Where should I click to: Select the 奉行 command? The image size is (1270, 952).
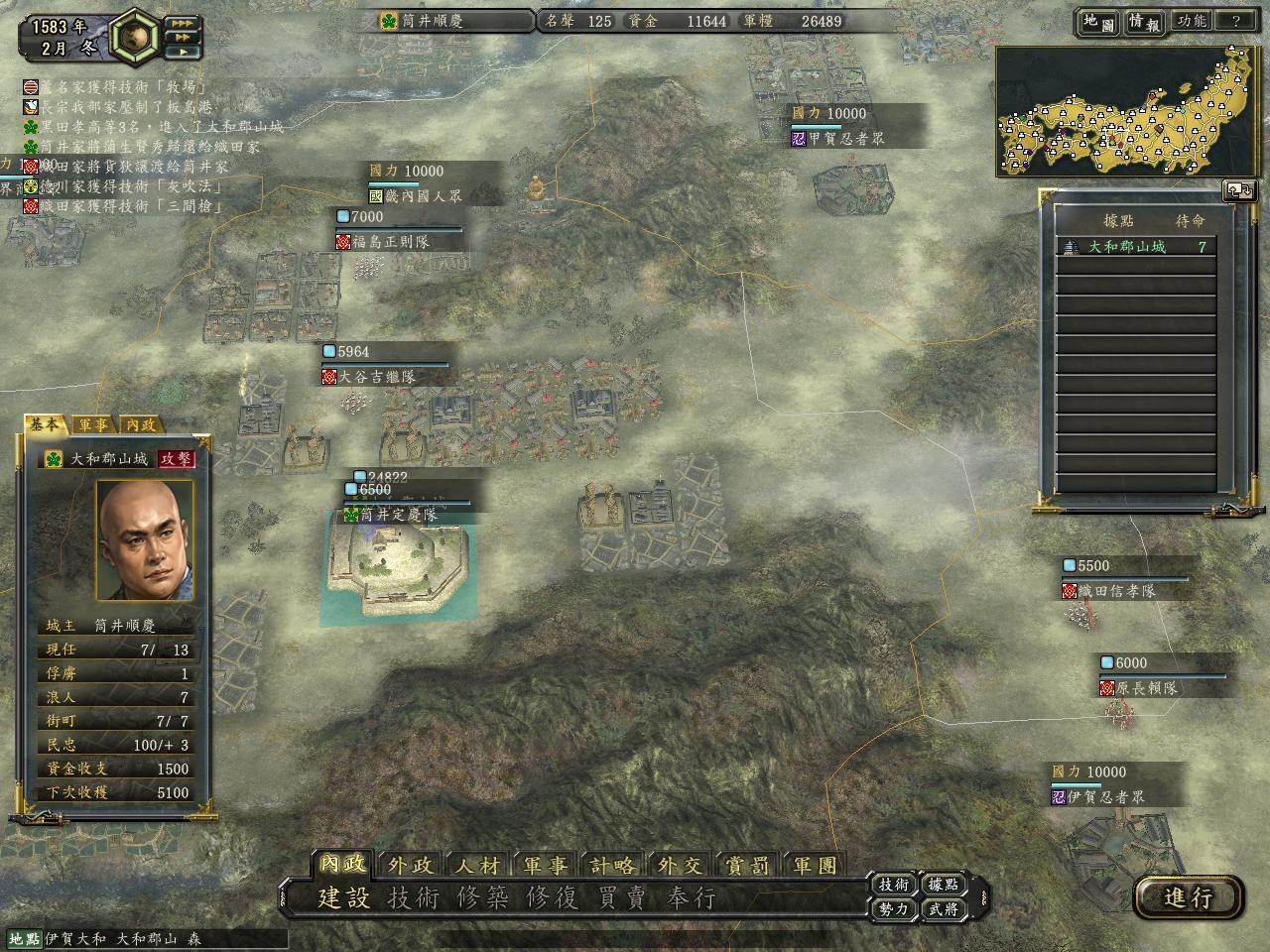[x=692, y=898]
